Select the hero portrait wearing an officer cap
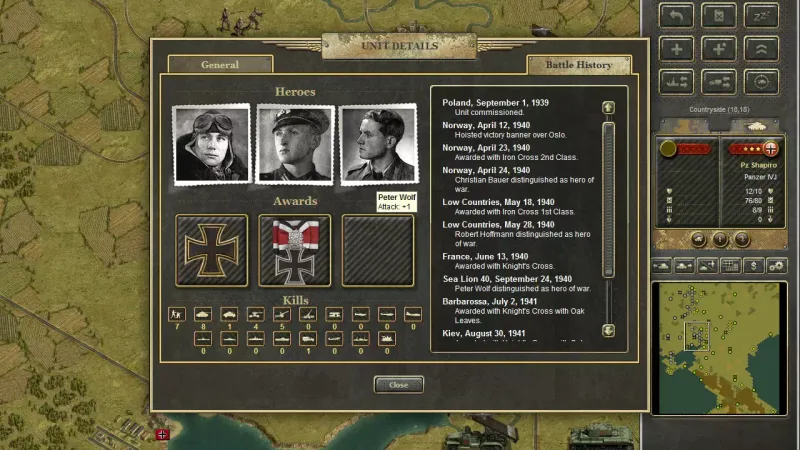The width and height of the screenshot is (800, 450). tap(295, 145)
